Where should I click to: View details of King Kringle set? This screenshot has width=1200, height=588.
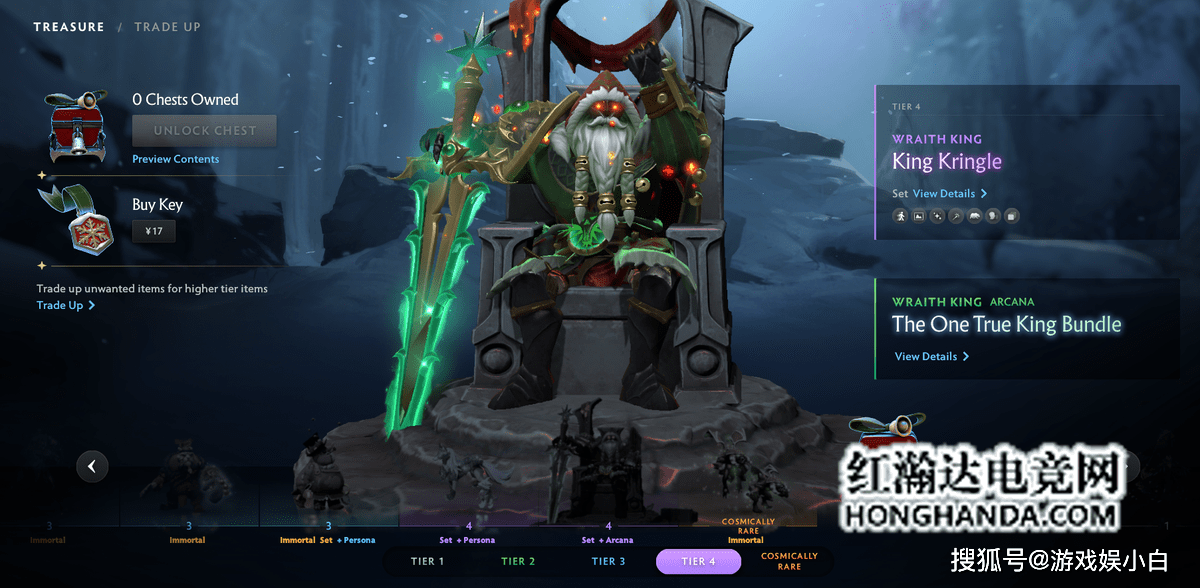tap(949, 193)
